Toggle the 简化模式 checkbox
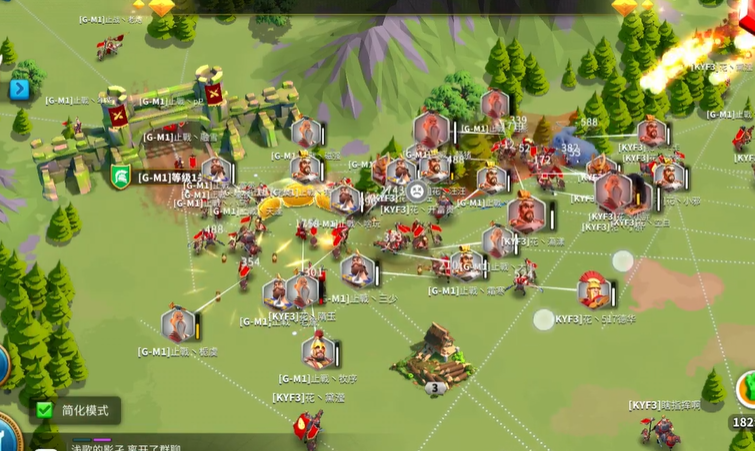The width and height of the screenshot is (755, 451). pos(43,410)
